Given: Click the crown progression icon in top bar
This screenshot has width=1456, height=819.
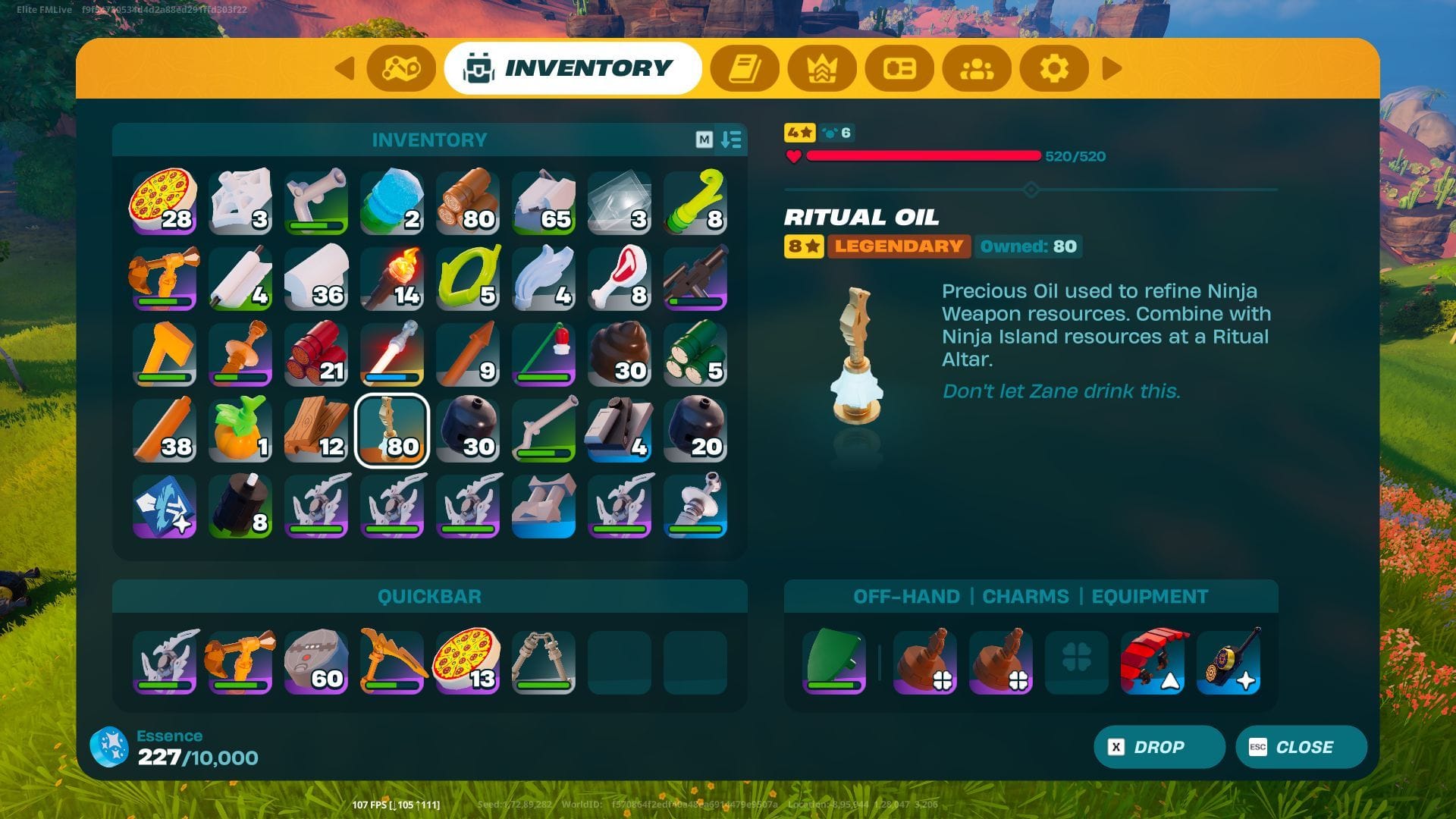Looking at the screenshot, I should (823, 68).
